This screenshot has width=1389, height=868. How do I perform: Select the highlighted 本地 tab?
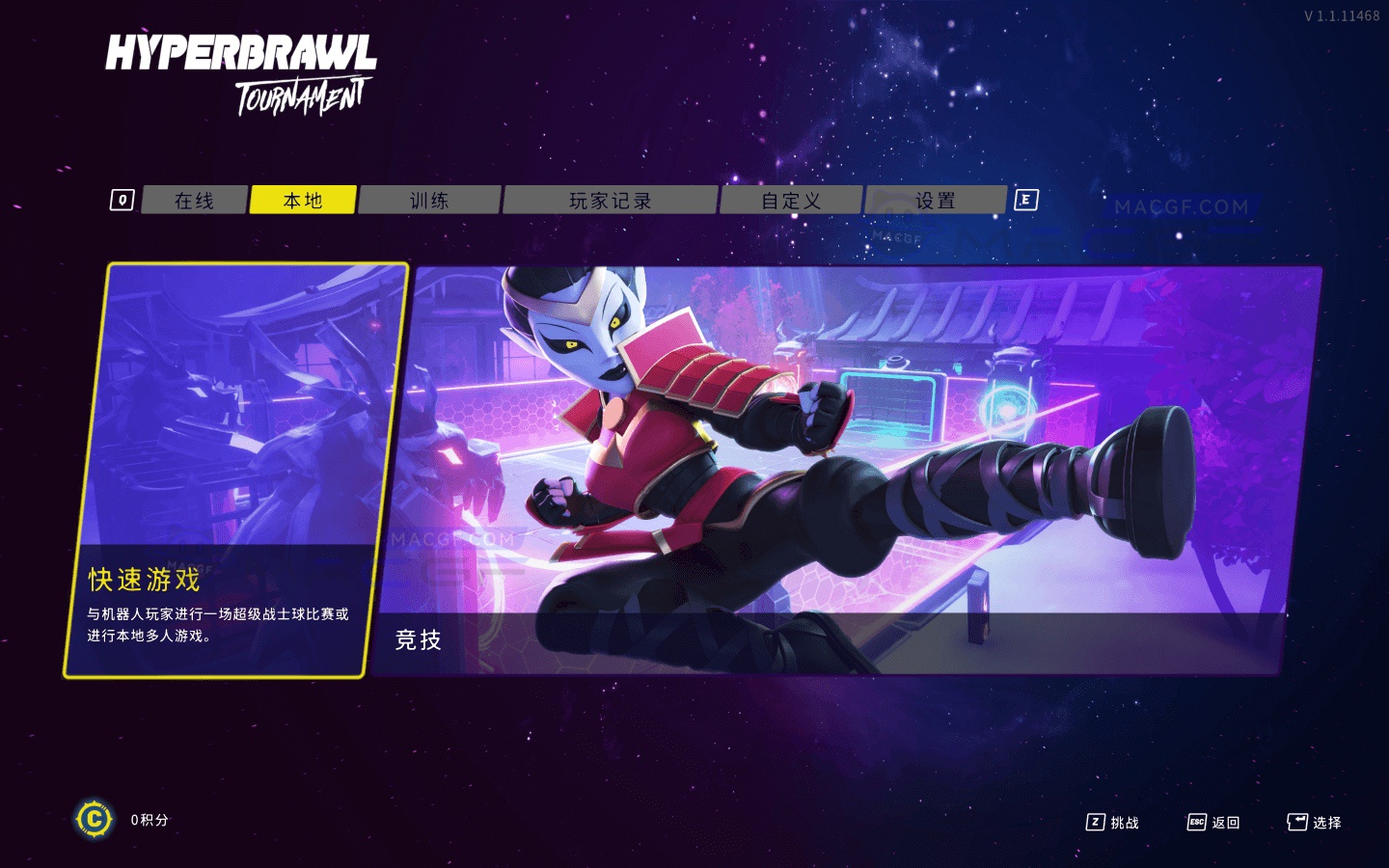tap(303, 200)
